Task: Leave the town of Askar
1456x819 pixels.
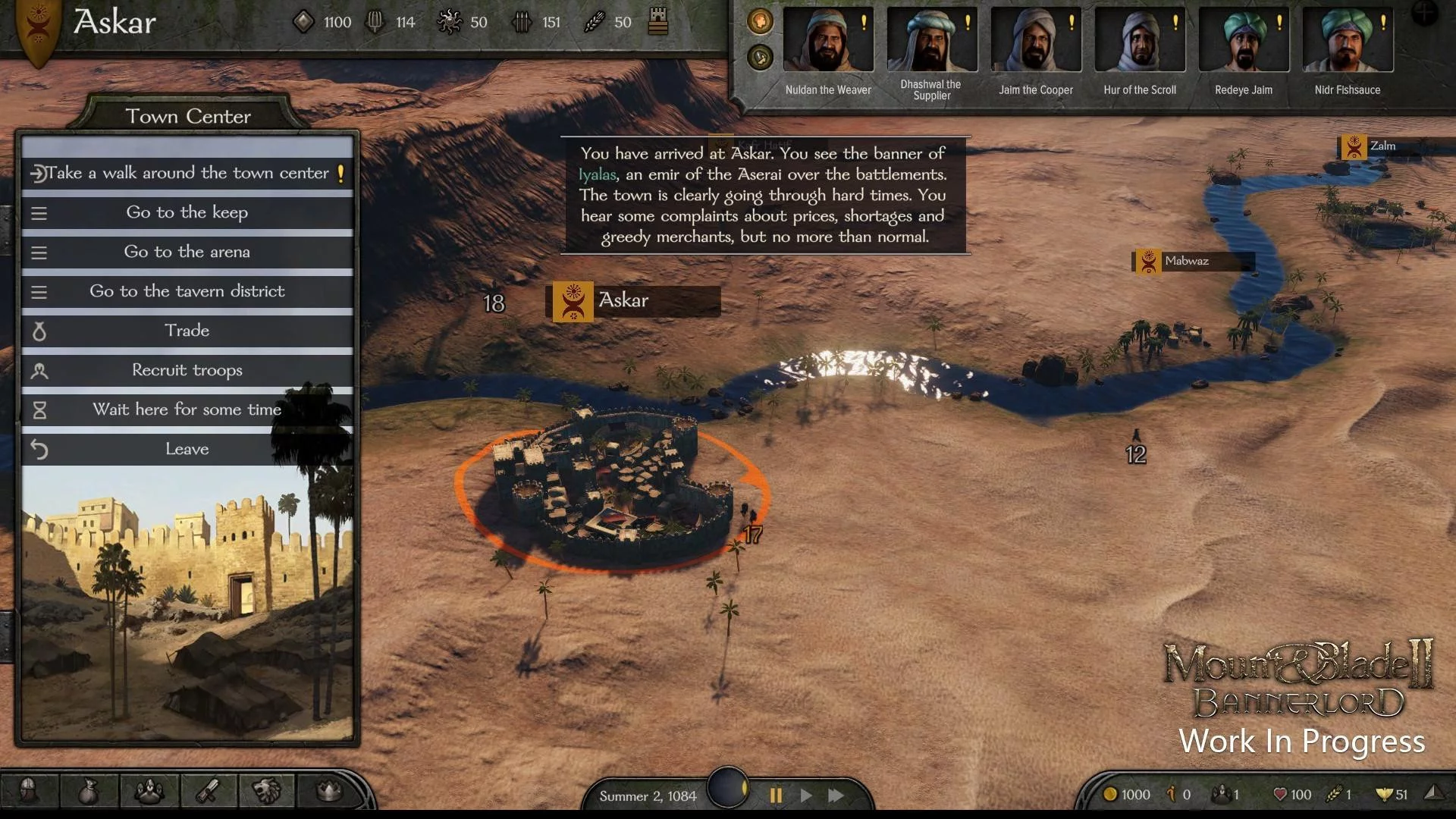Action: [187, 449]
